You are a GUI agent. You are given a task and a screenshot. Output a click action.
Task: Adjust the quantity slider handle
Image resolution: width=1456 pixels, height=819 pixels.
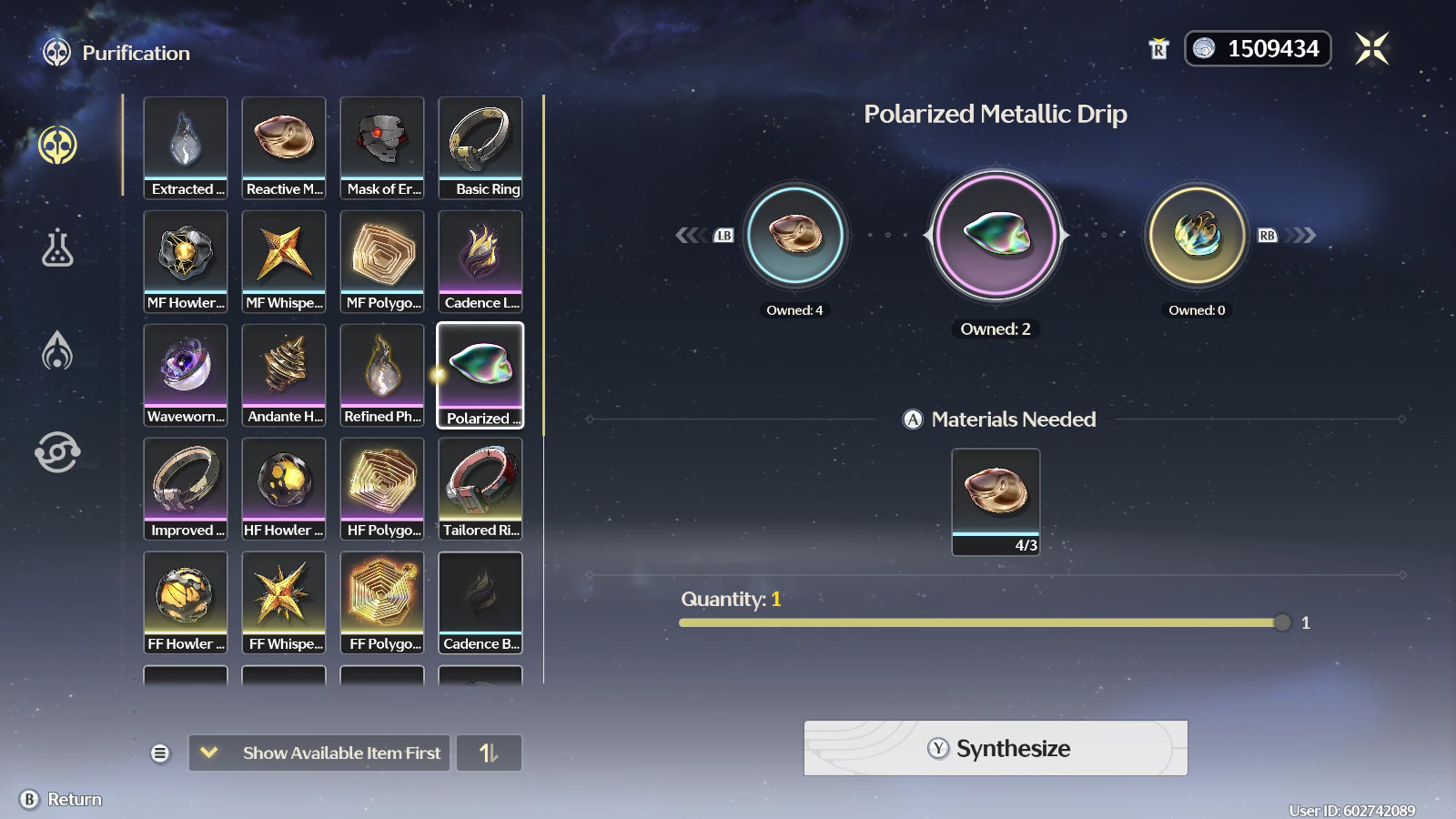click(x=1282, y=622)
